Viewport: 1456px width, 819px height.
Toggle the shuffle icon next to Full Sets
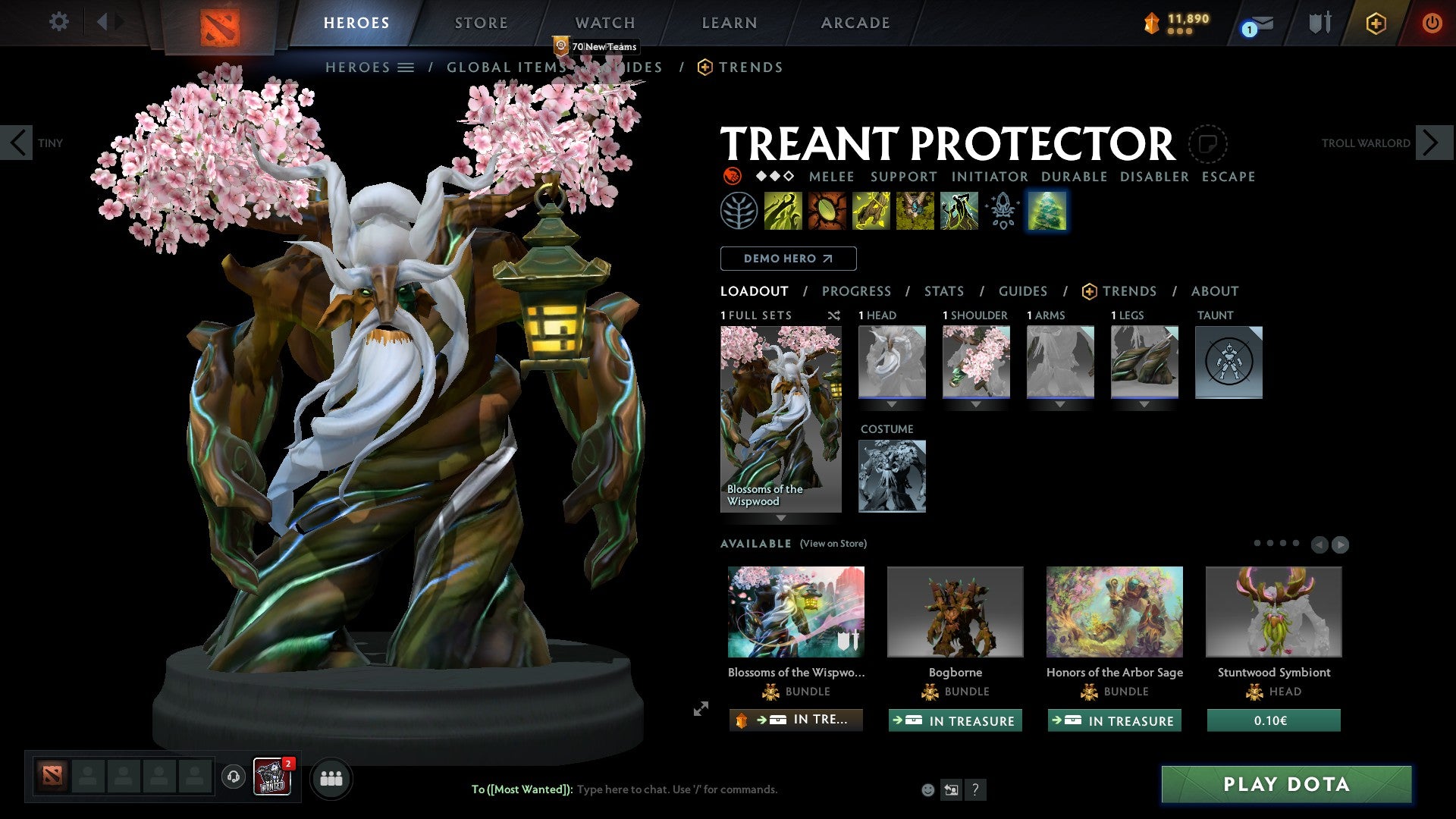pos(833,315)
